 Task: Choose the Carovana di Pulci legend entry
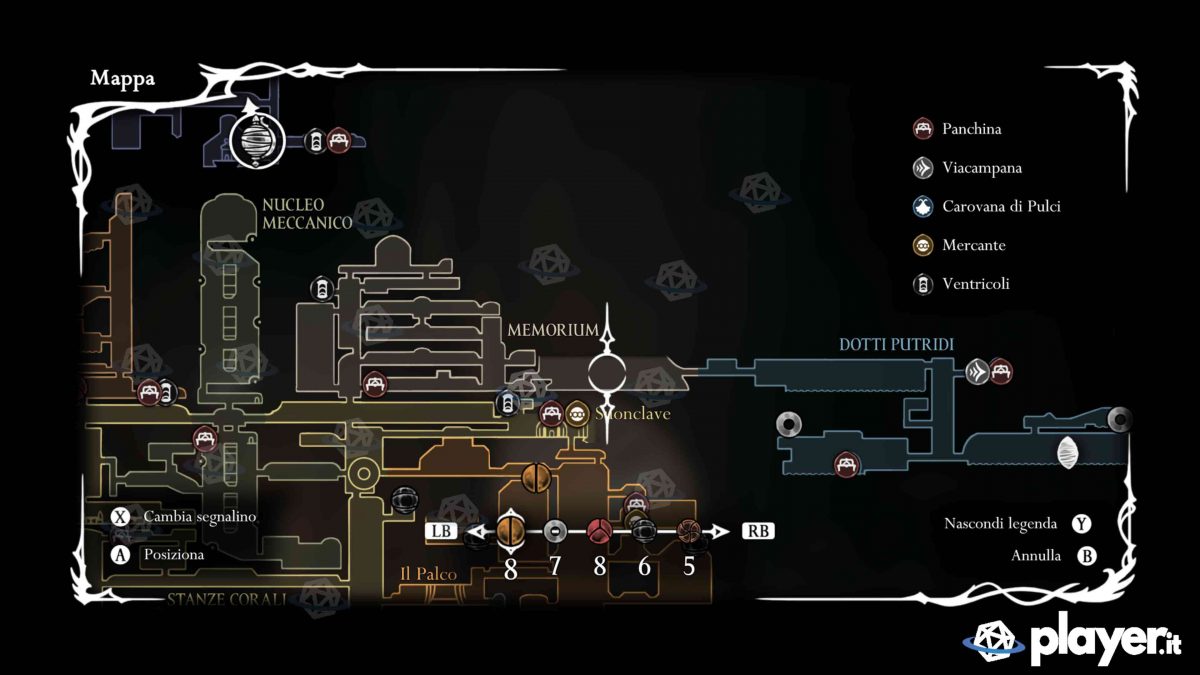pyautogui.click(x=1000, y=207)
